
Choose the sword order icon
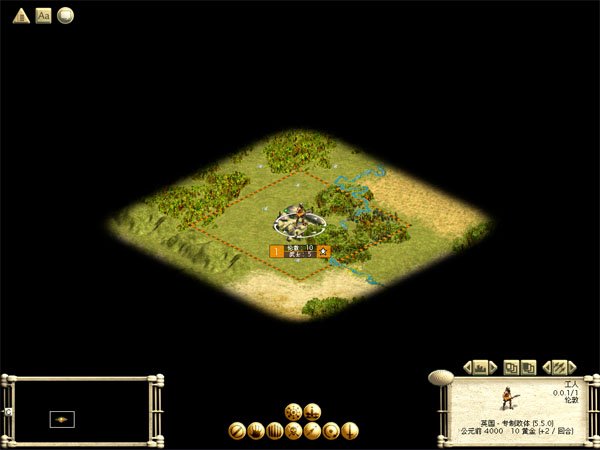pos(350,431)
